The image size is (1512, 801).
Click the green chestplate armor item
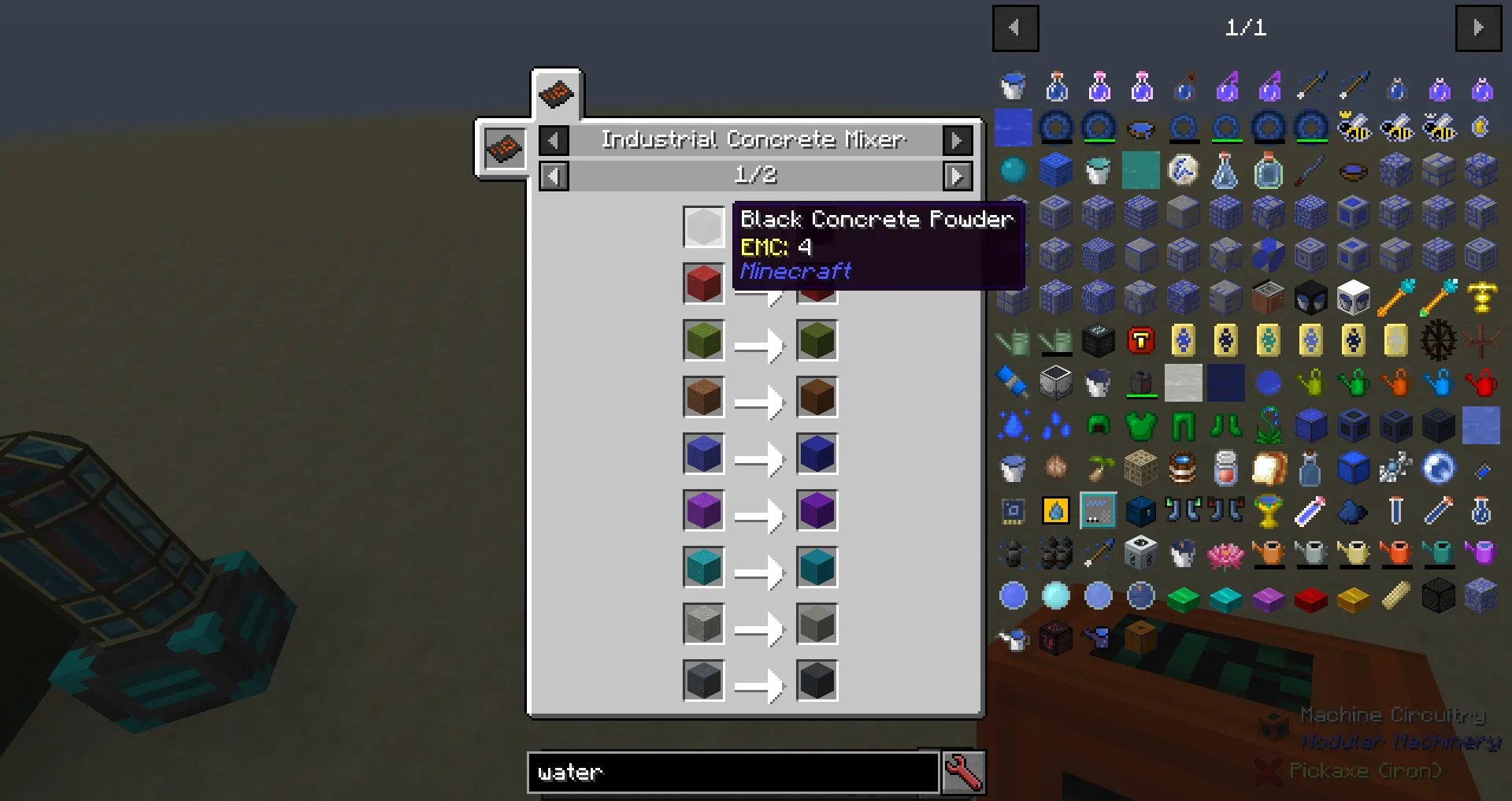(x=1140, y=426)
